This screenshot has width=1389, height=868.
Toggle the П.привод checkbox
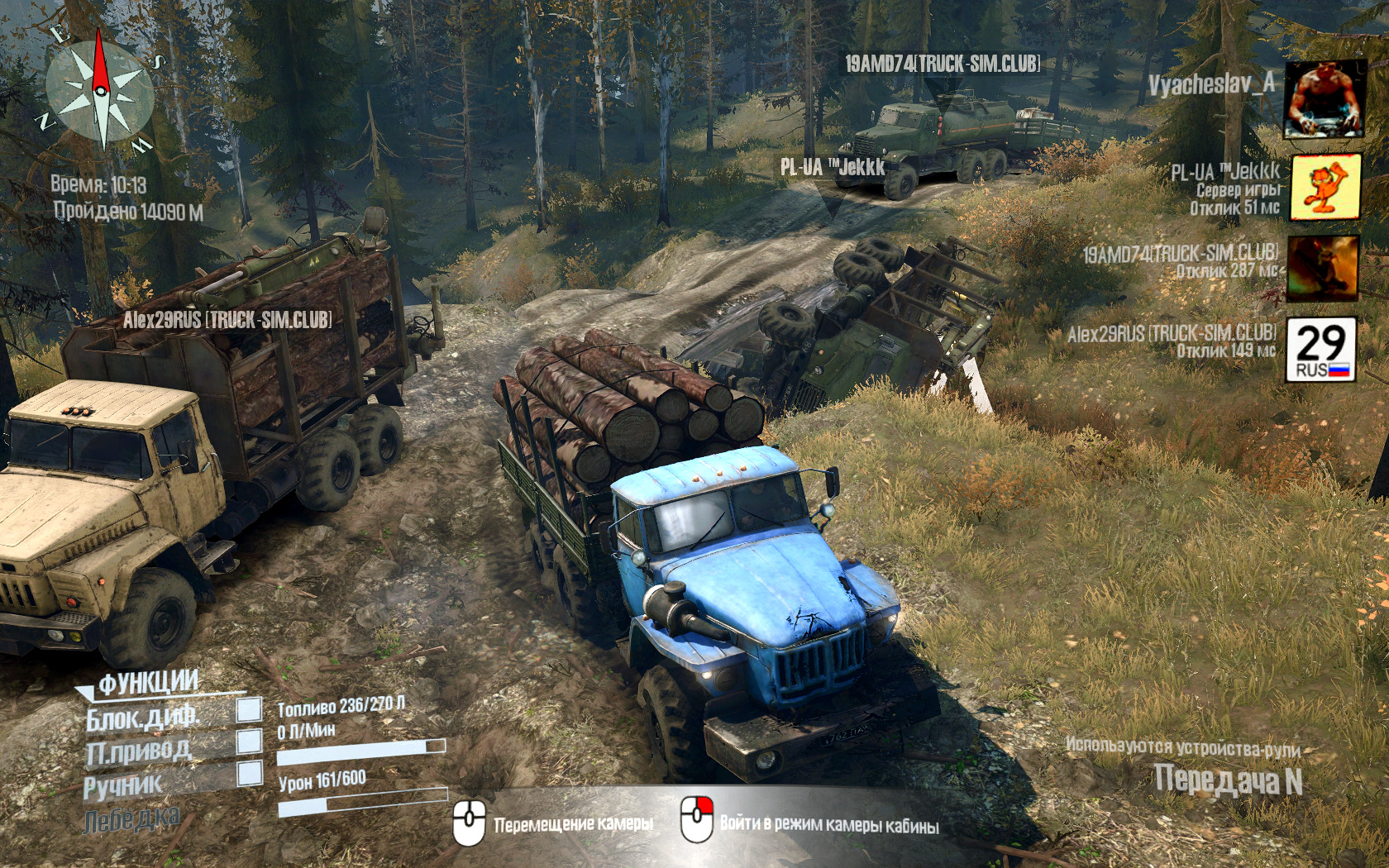pyautogui.click(x=249, y=742)
